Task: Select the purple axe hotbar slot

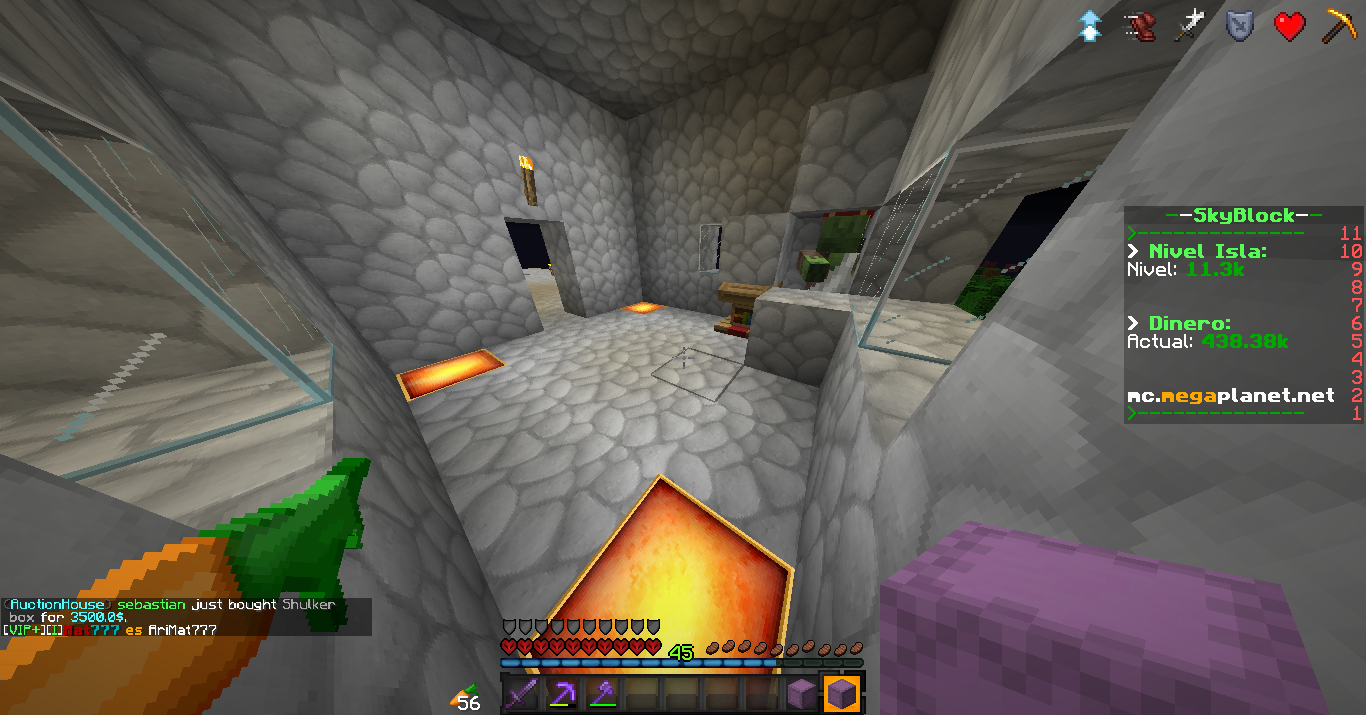Action: 603,693
